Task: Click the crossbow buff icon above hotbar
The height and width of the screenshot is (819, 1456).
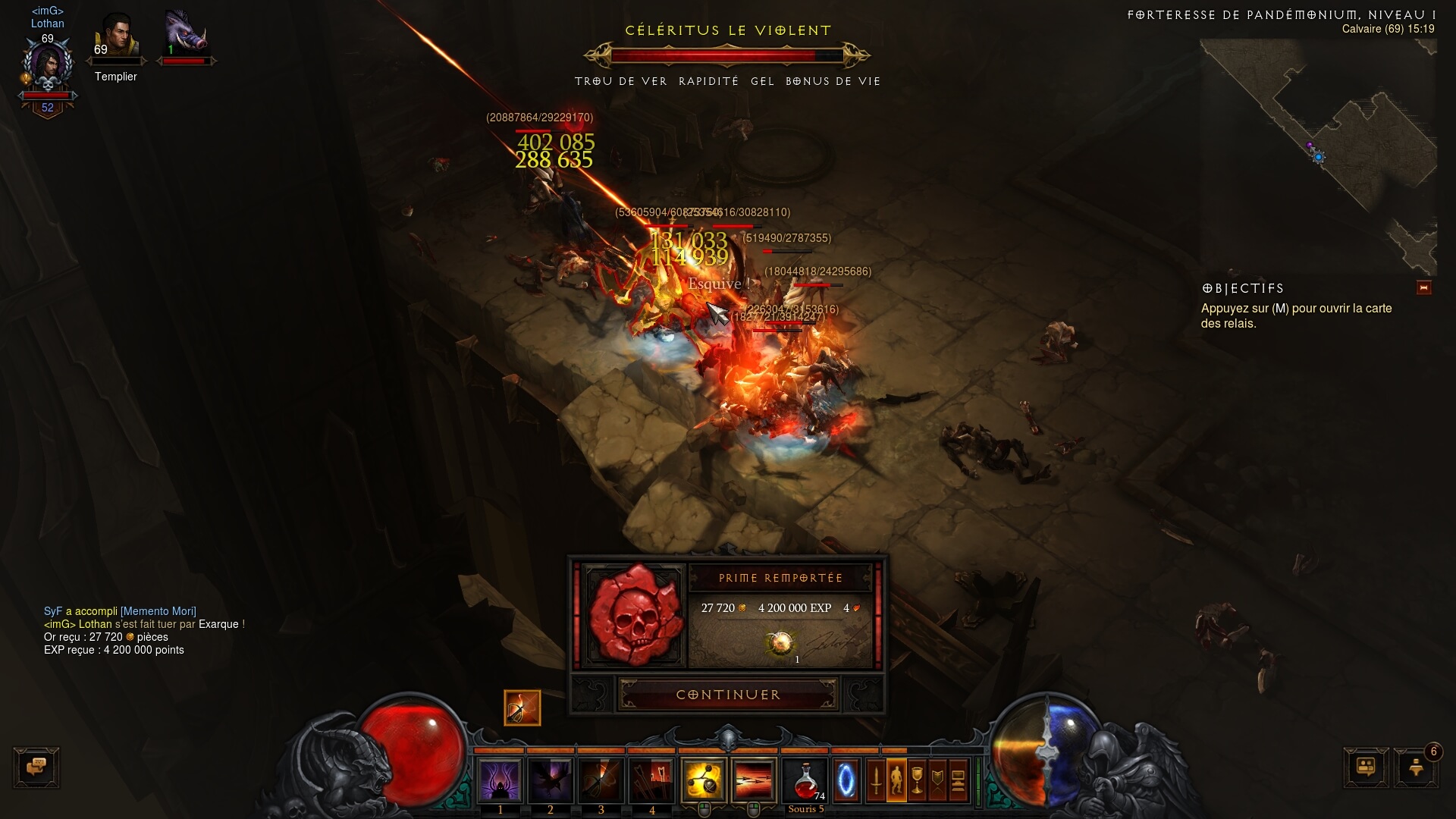Action: click(x=522, y=708)
